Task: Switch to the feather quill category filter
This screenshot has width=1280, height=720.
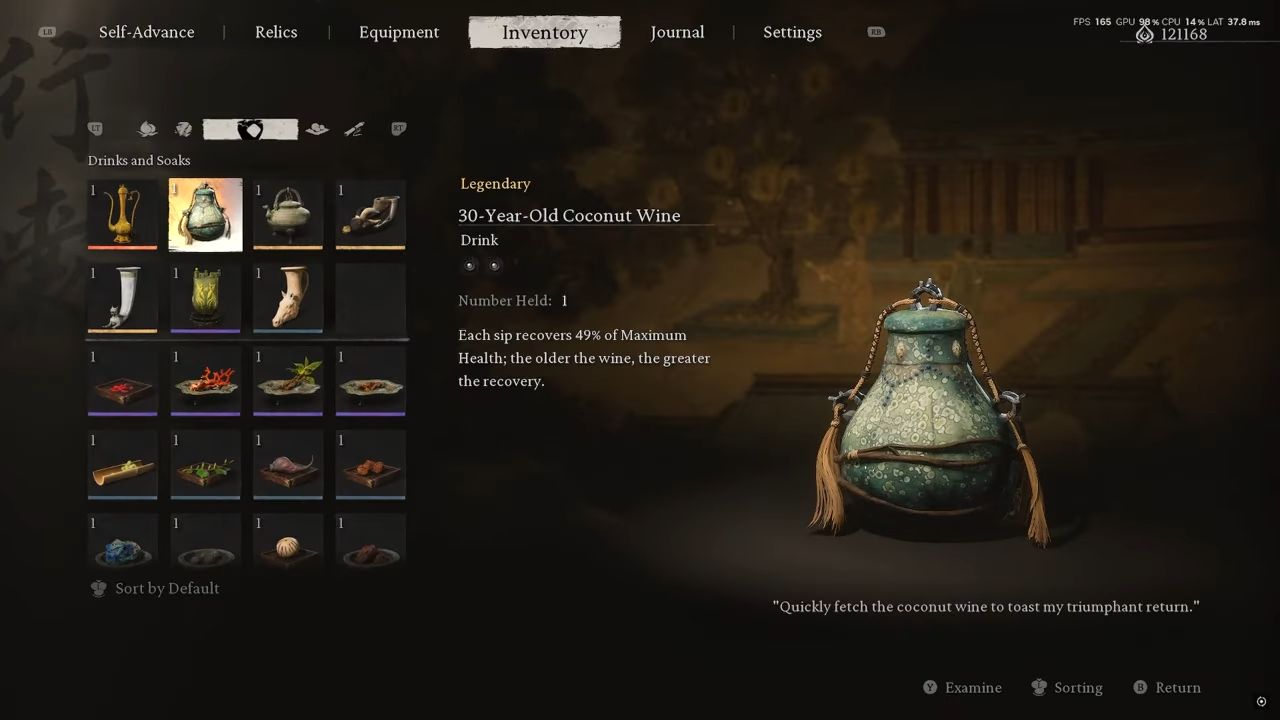Action: [354, 129]
